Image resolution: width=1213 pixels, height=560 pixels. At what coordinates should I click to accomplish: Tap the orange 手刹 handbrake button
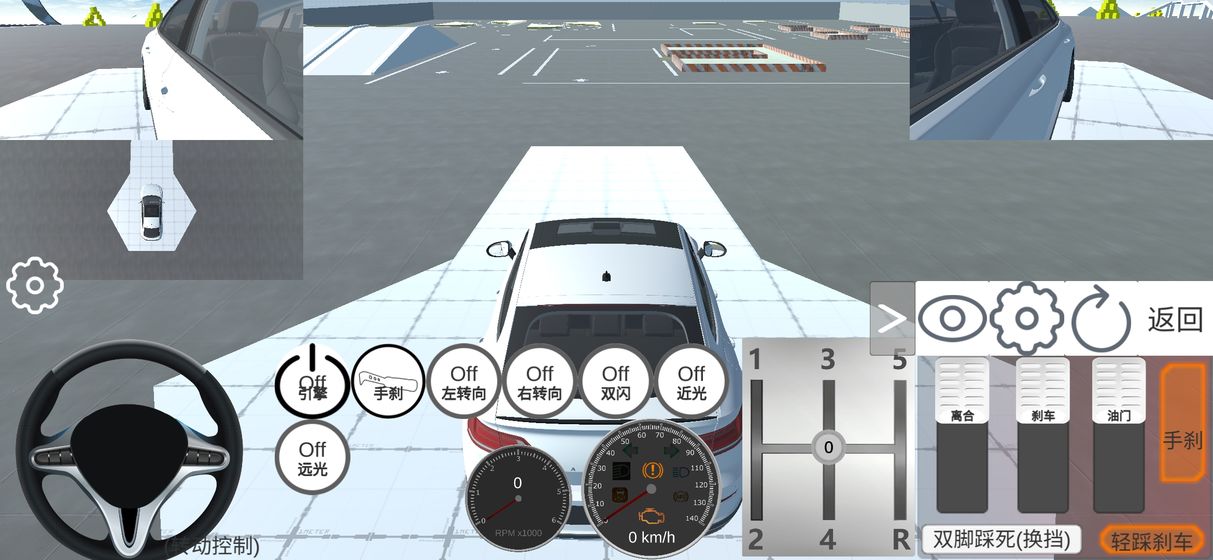click(1182, 422)
